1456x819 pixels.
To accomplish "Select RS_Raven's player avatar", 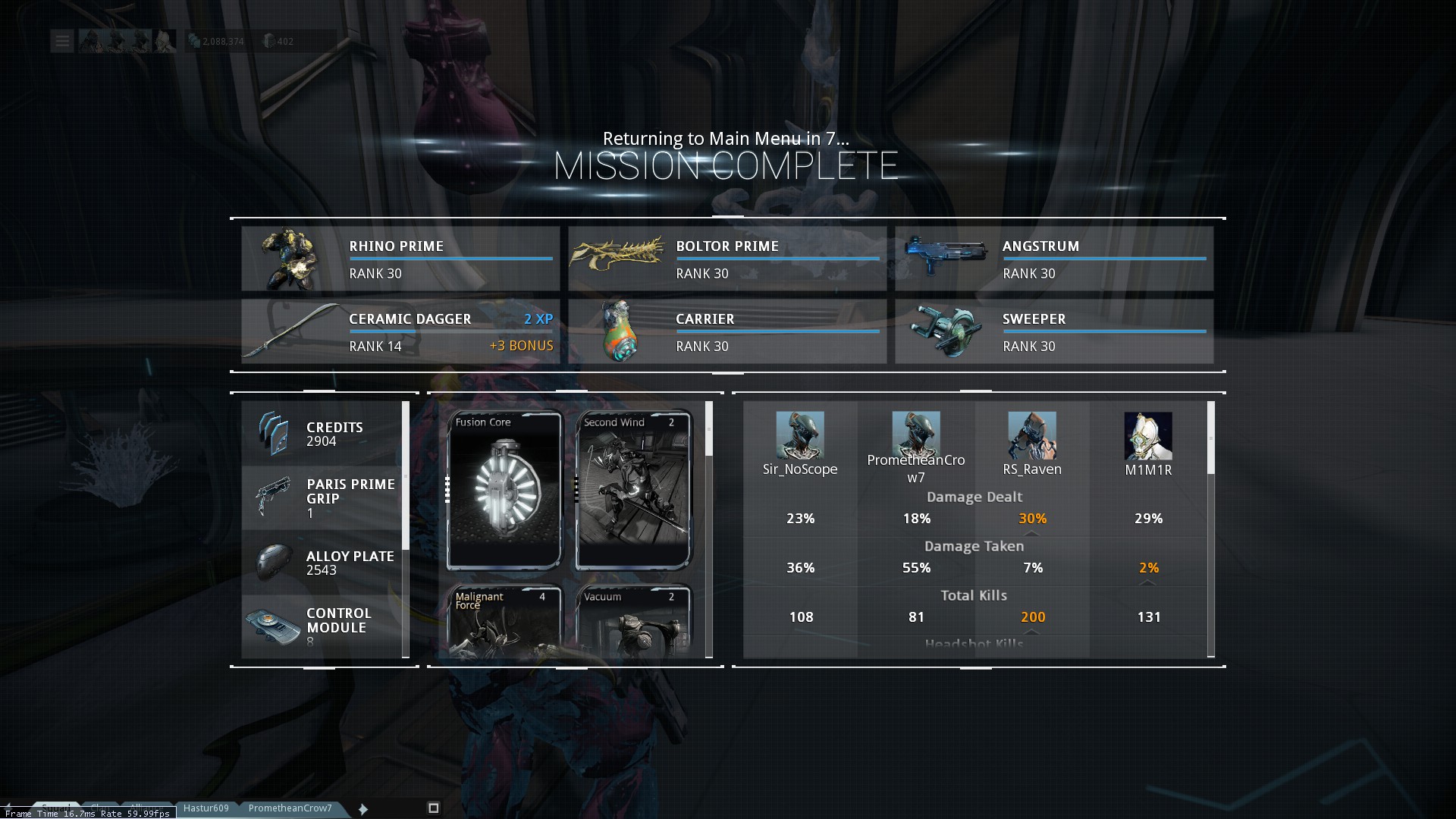I will pyautogui.click(x=1032, y=435).
